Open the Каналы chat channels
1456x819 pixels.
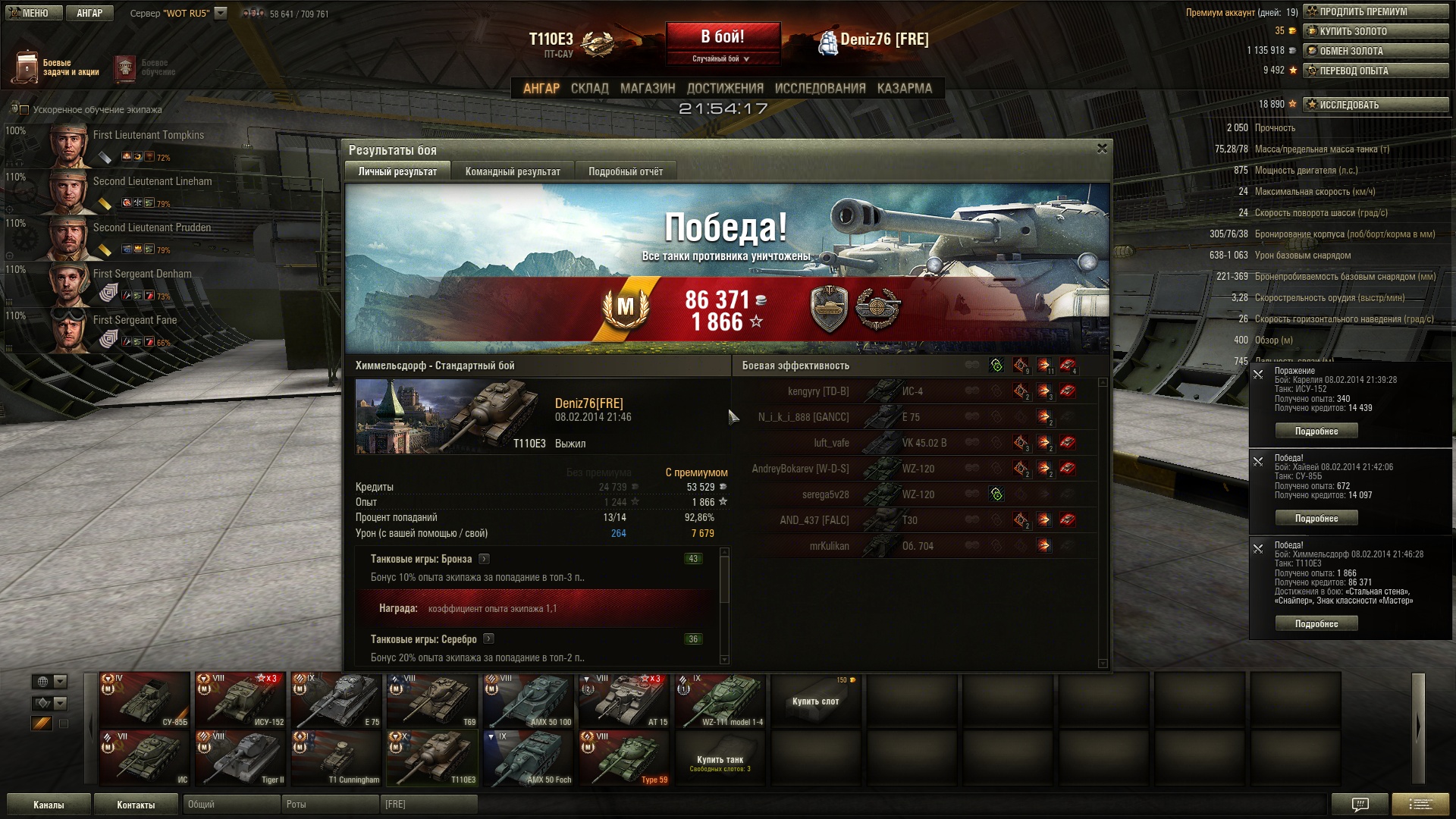pos(49,805)
